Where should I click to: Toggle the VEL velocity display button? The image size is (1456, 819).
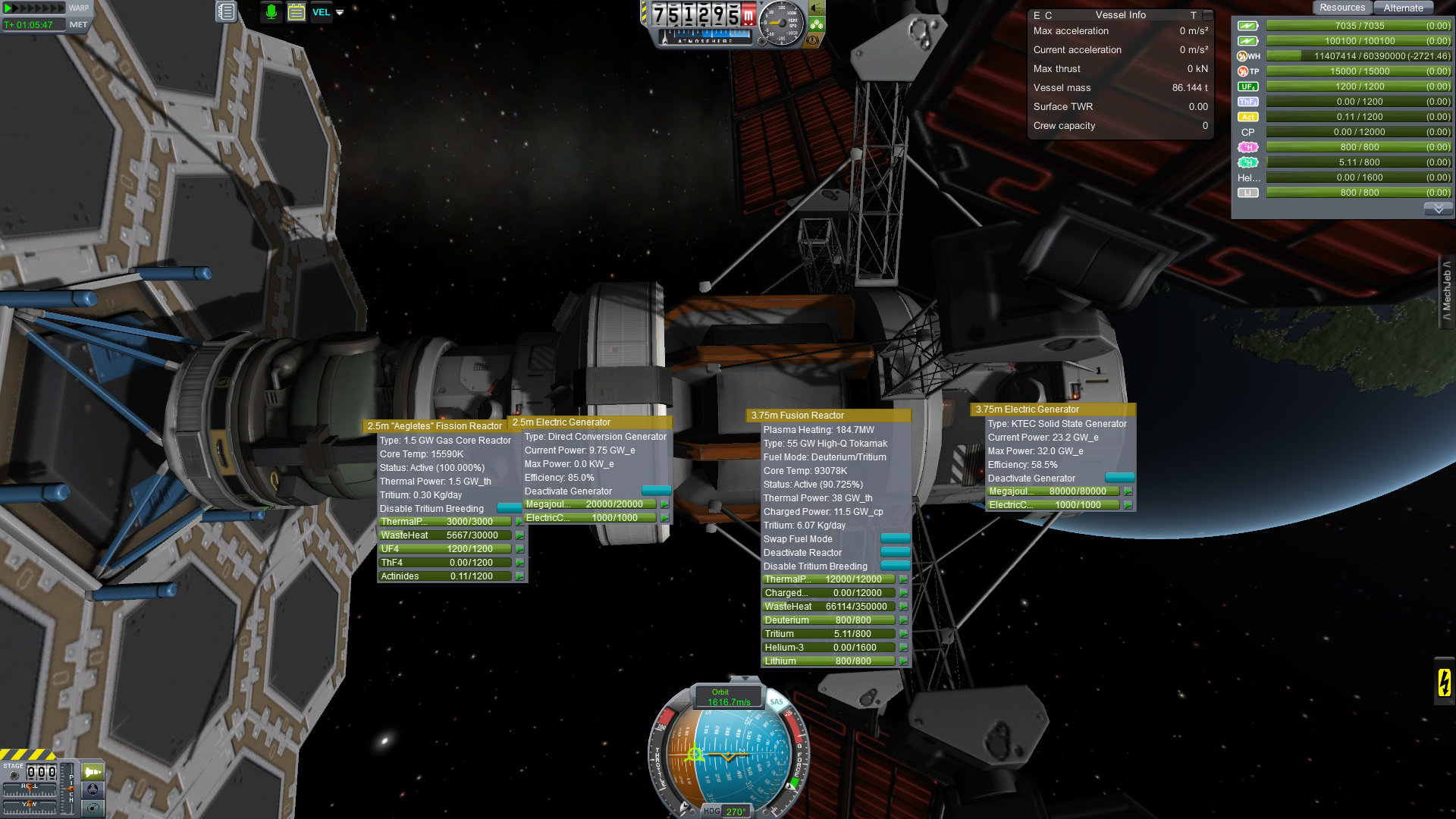pos(322,12)
